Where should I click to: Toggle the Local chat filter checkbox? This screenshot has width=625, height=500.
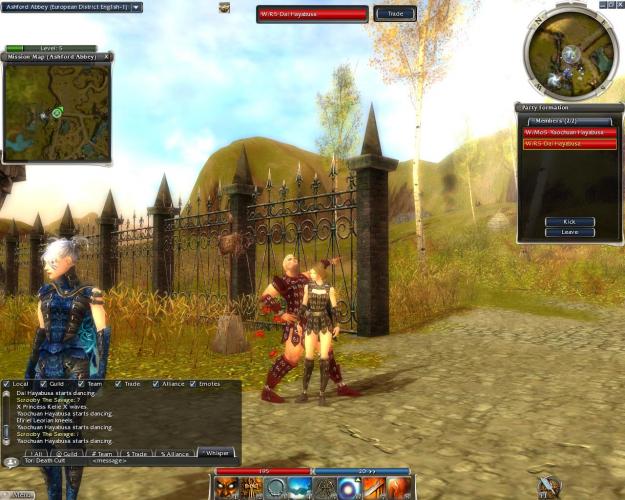click(7, 384)
